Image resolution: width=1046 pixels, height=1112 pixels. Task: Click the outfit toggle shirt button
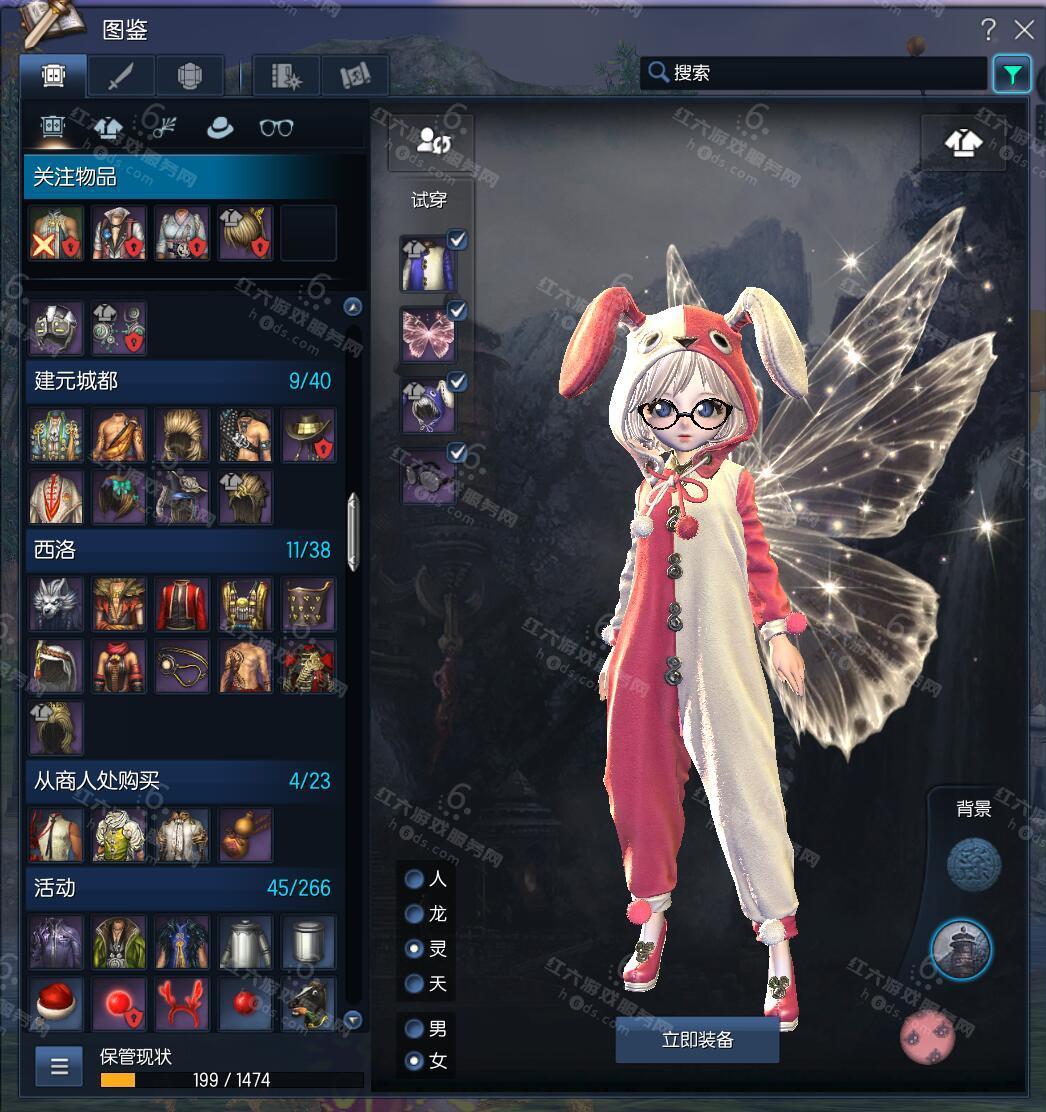tap(963, 143)
